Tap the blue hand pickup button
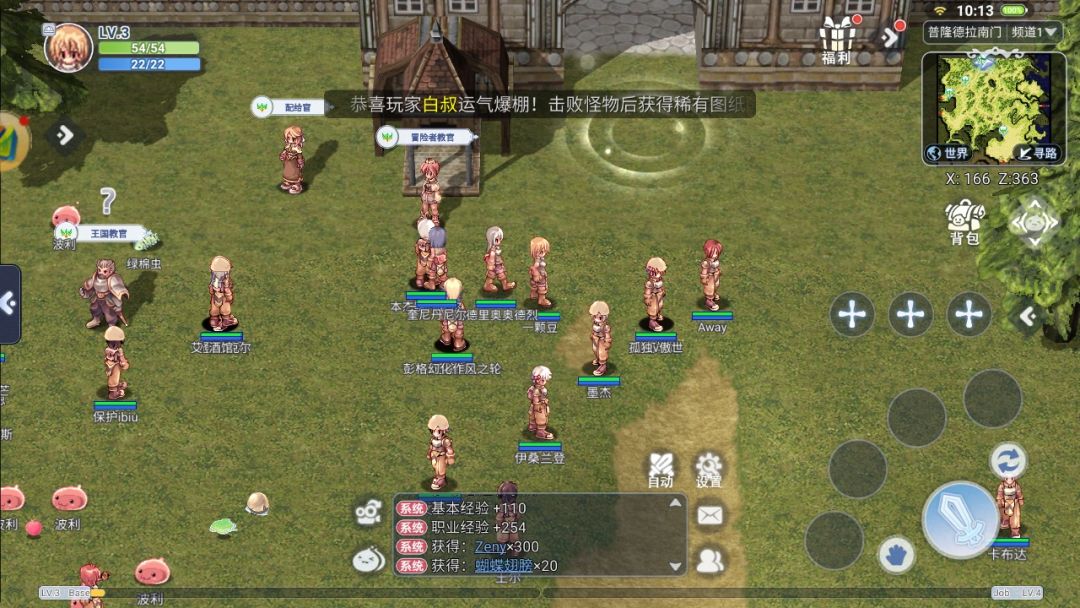The image size is (1080, 608). coord(897,553)
